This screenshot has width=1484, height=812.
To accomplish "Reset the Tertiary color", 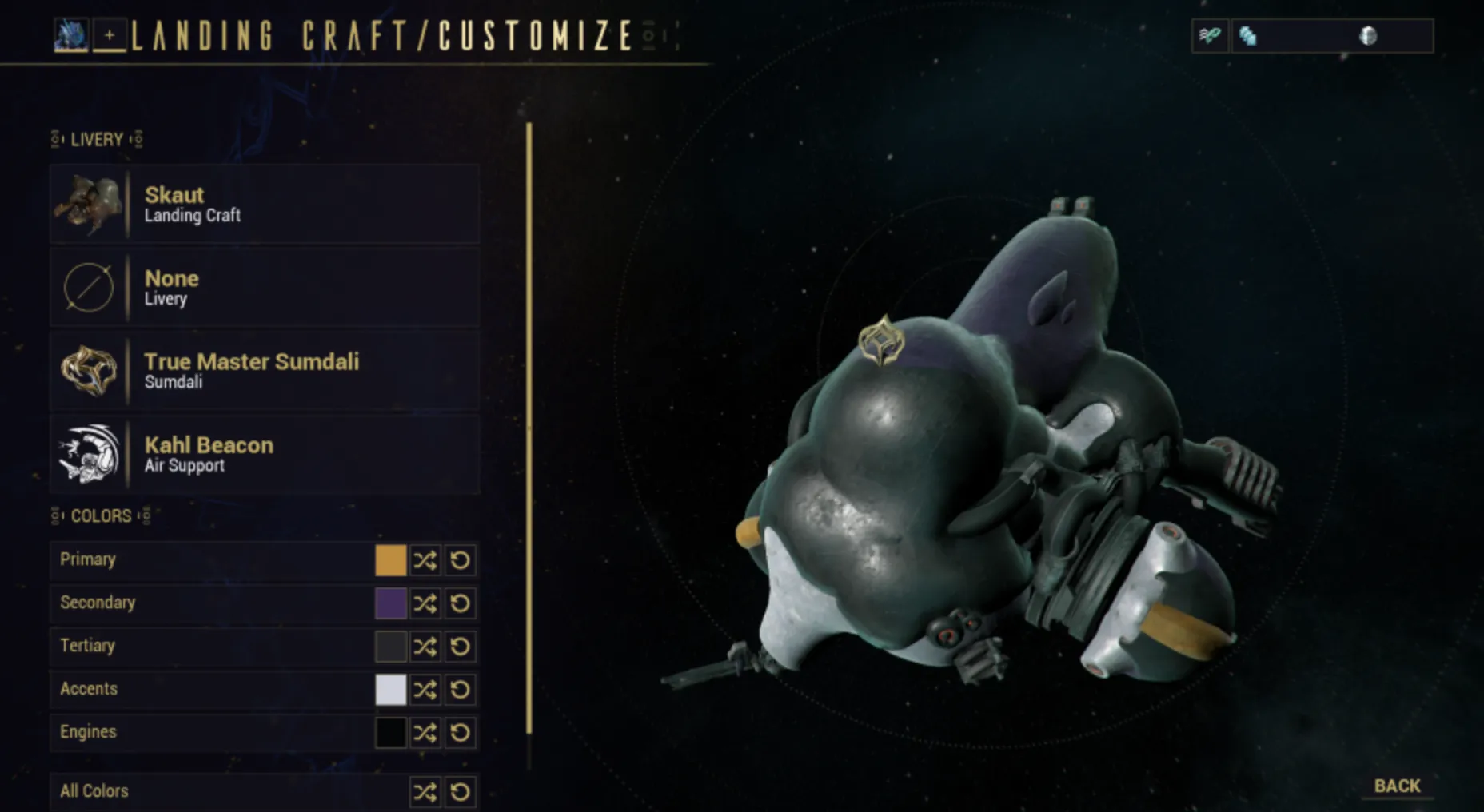I will pos(461,647).
